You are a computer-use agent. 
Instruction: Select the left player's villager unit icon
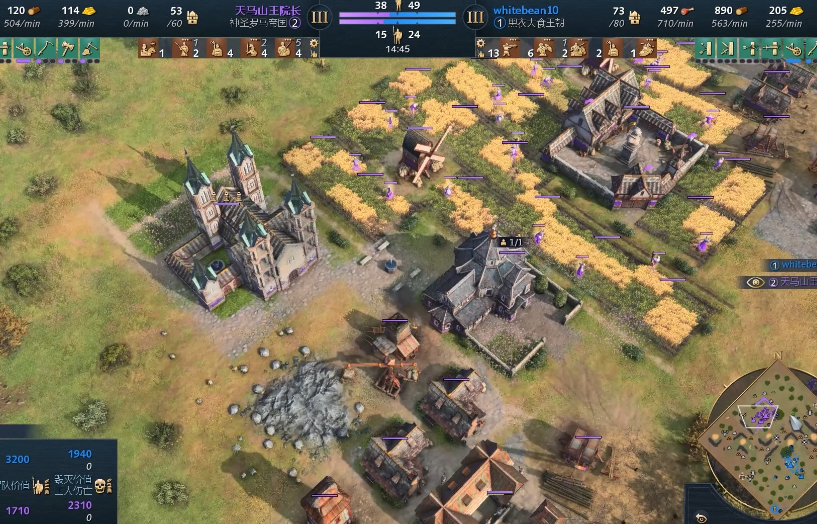click(x=148, y=47)
